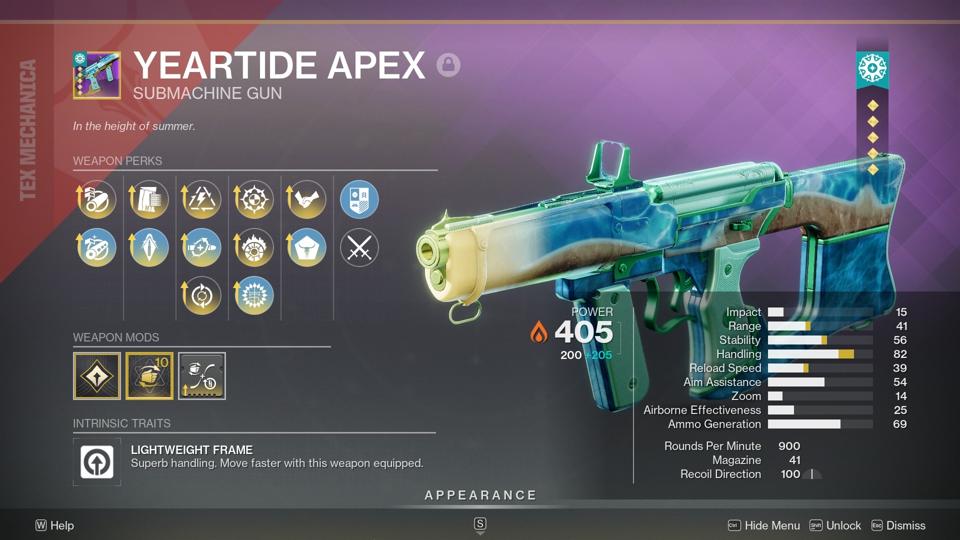Open the first weapon mod slot with arrow diamond

97,376
